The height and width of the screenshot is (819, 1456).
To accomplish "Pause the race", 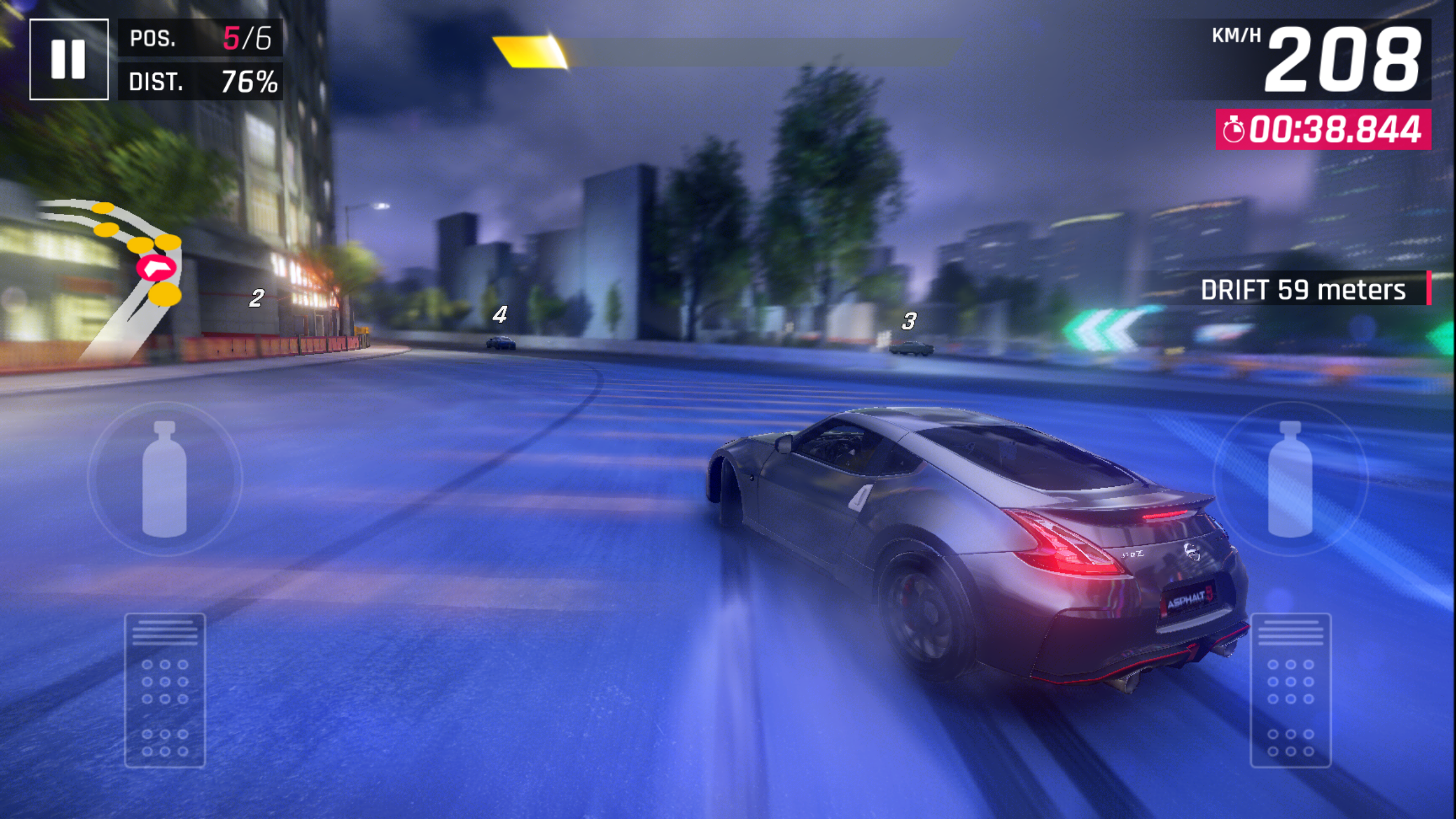I will 69,59.
